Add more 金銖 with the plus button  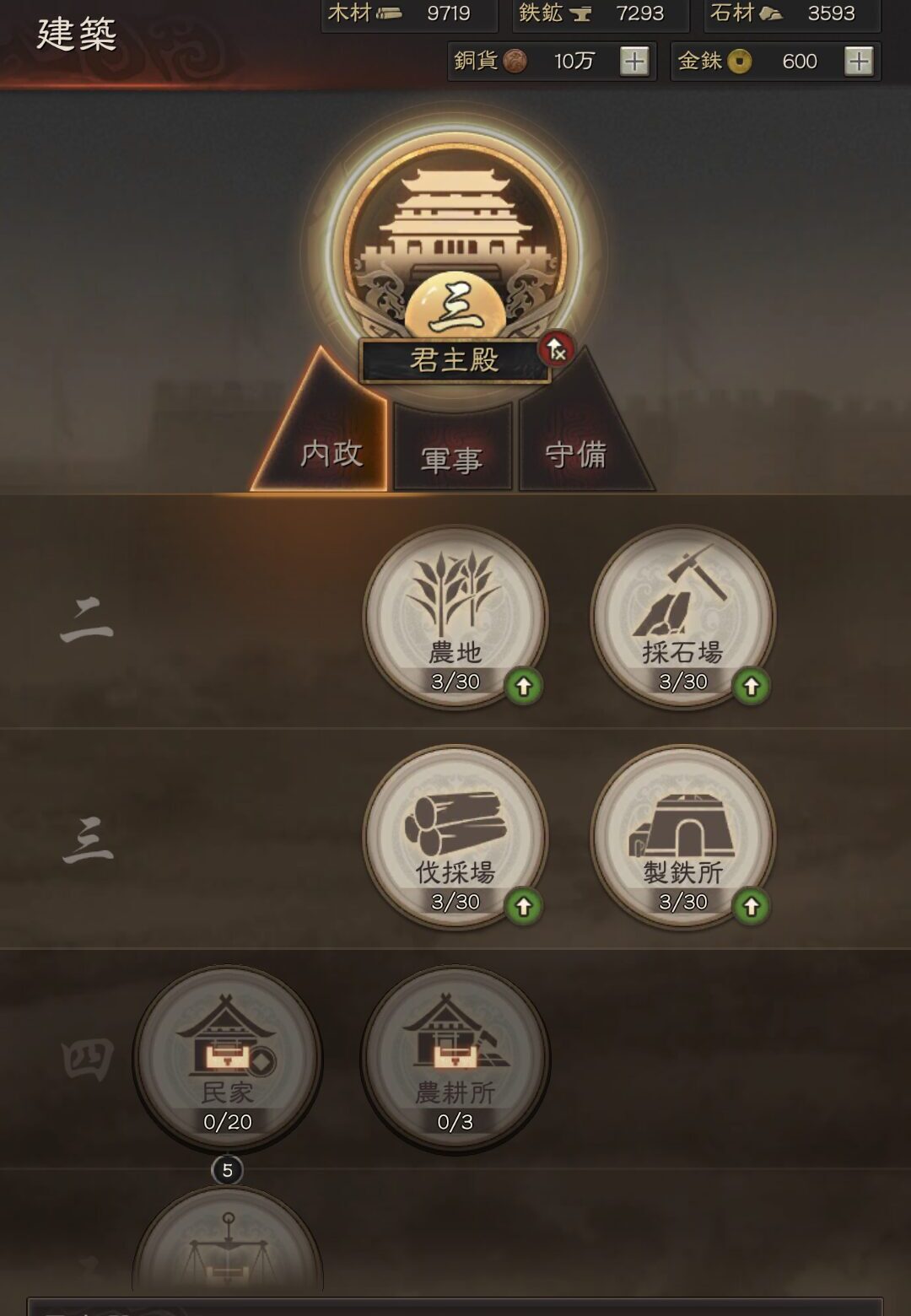tap(859, 61)
